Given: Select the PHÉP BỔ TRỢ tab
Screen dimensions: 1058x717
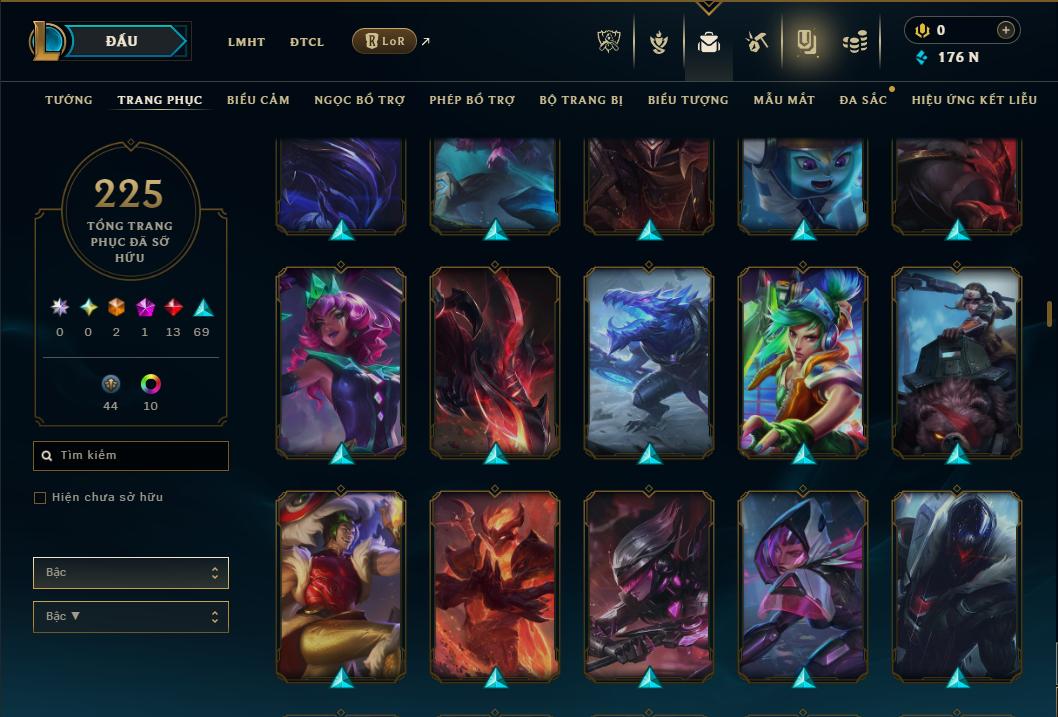Looking at the screenshot, I should [472, 100].
